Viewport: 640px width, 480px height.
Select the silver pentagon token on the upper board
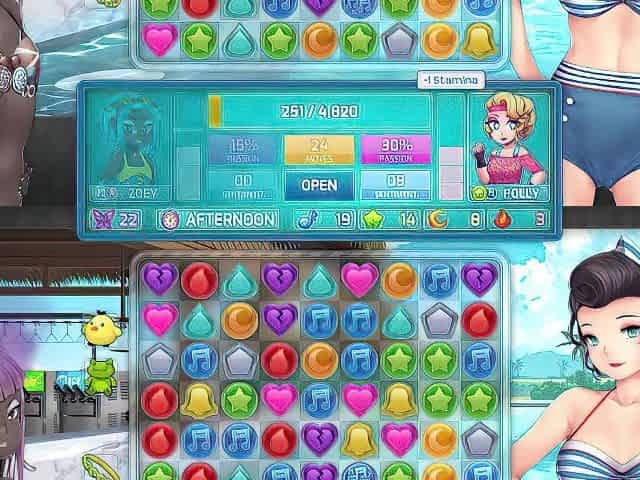point(400,40)
